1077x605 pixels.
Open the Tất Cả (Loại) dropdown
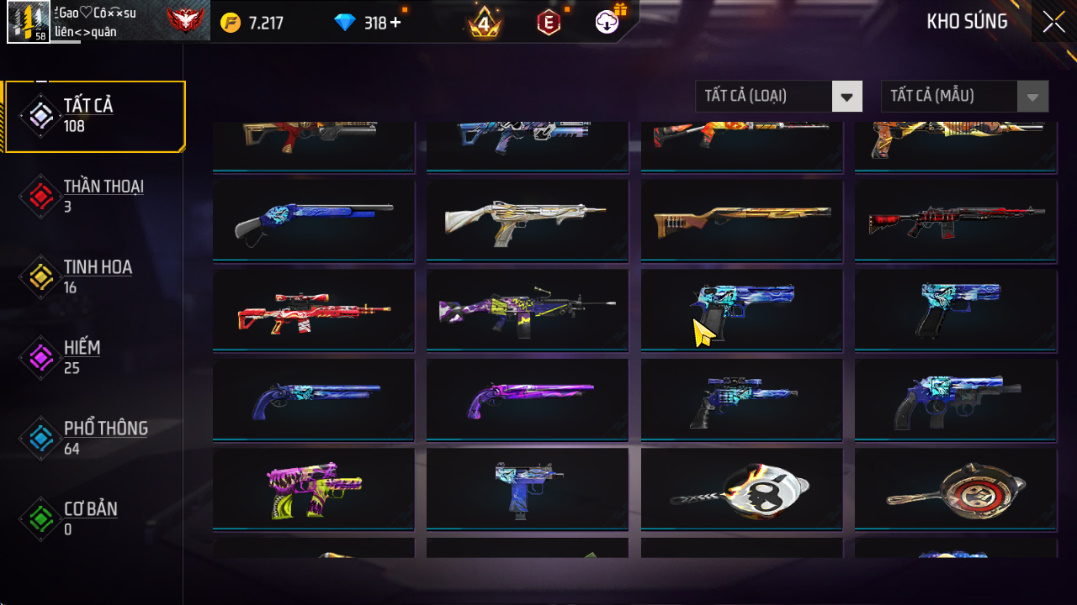pyautogui.click(x=778, y=97)
